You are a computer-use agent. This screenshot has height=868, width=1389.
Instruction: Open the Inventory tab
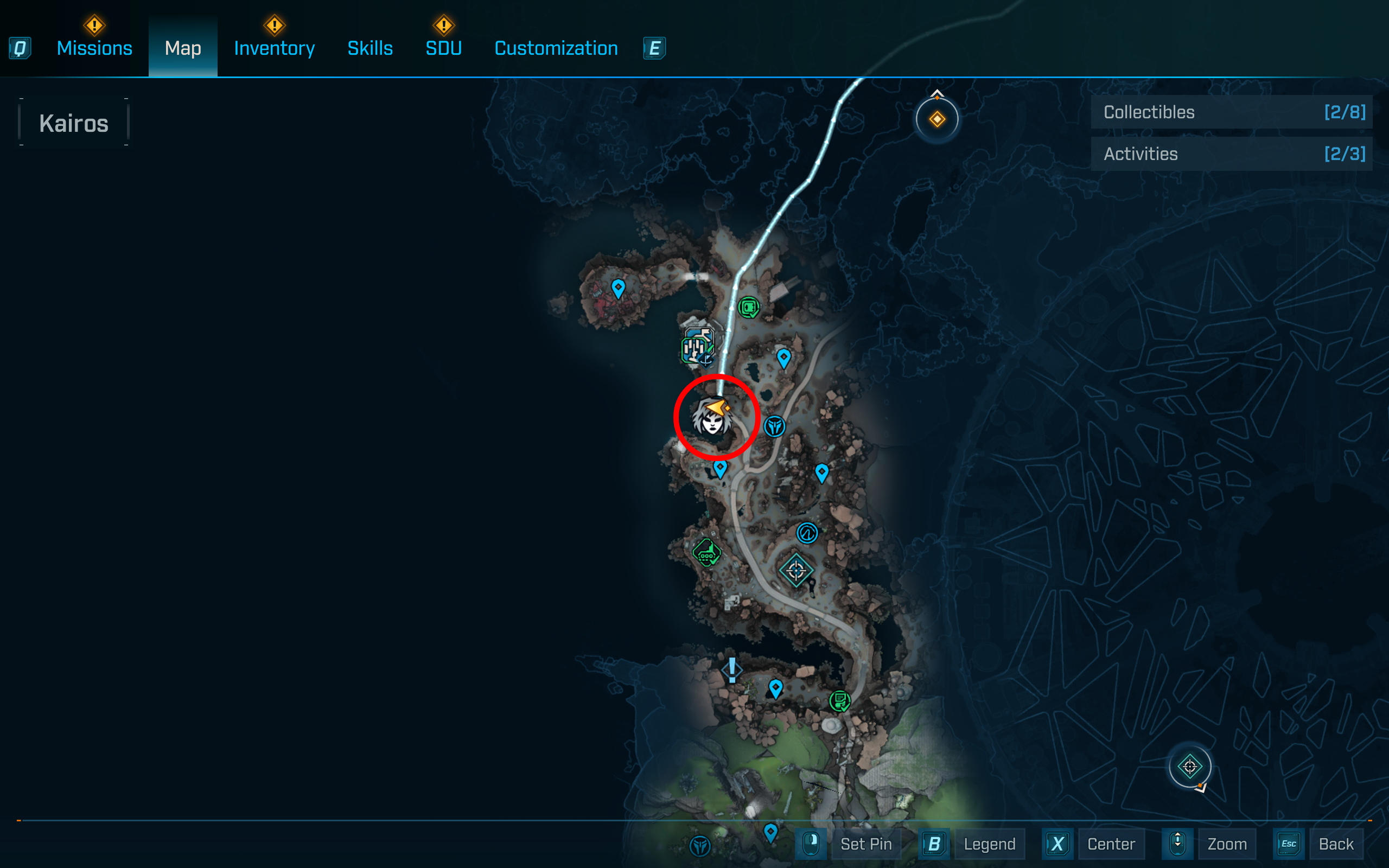274,48
